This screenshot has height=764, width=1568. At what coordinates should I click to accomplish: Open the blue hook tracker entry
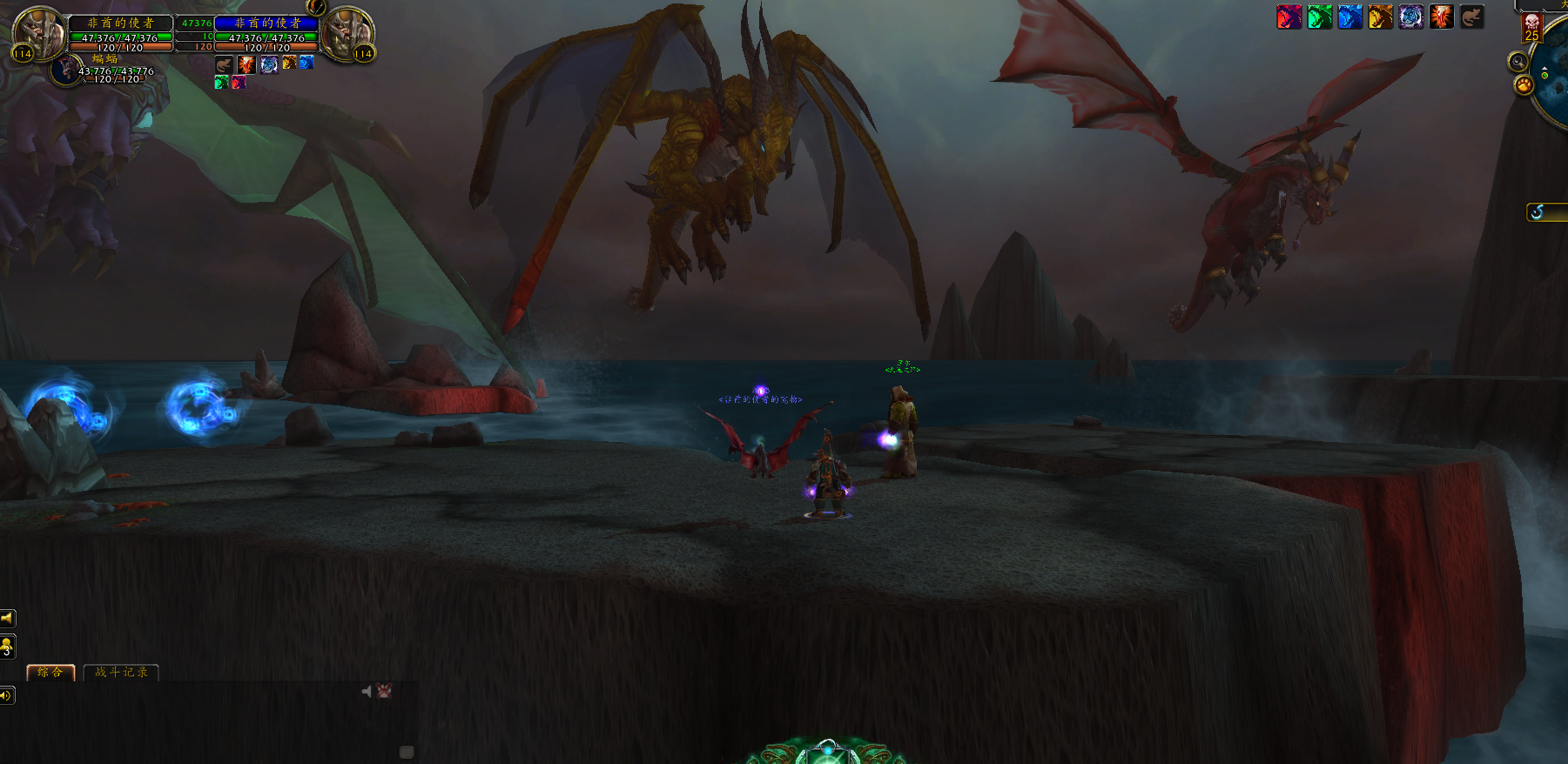pyautogui.click(x=1538, y=212)
